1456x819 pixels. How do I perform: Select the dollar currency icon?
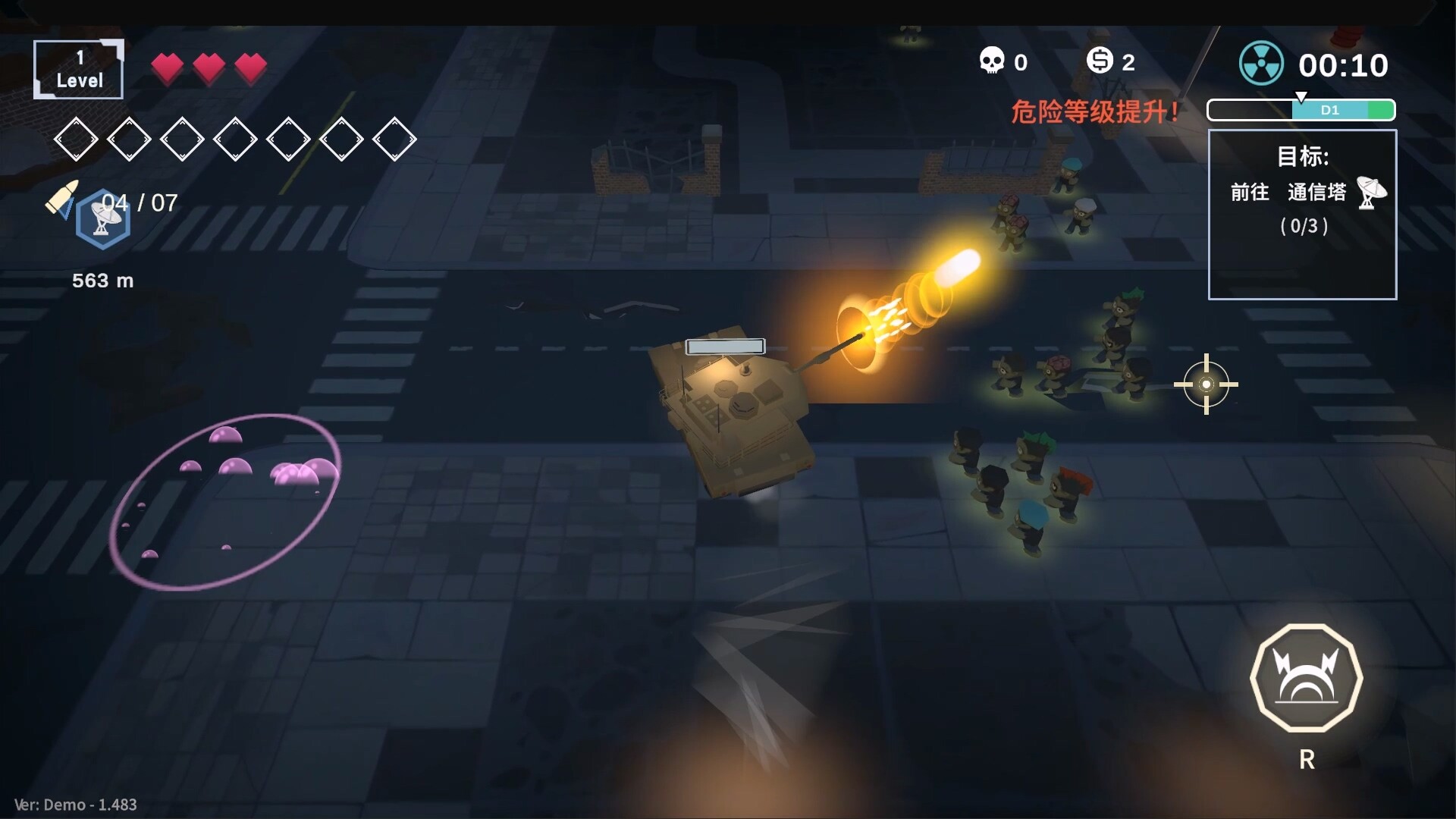(1099, 61)
